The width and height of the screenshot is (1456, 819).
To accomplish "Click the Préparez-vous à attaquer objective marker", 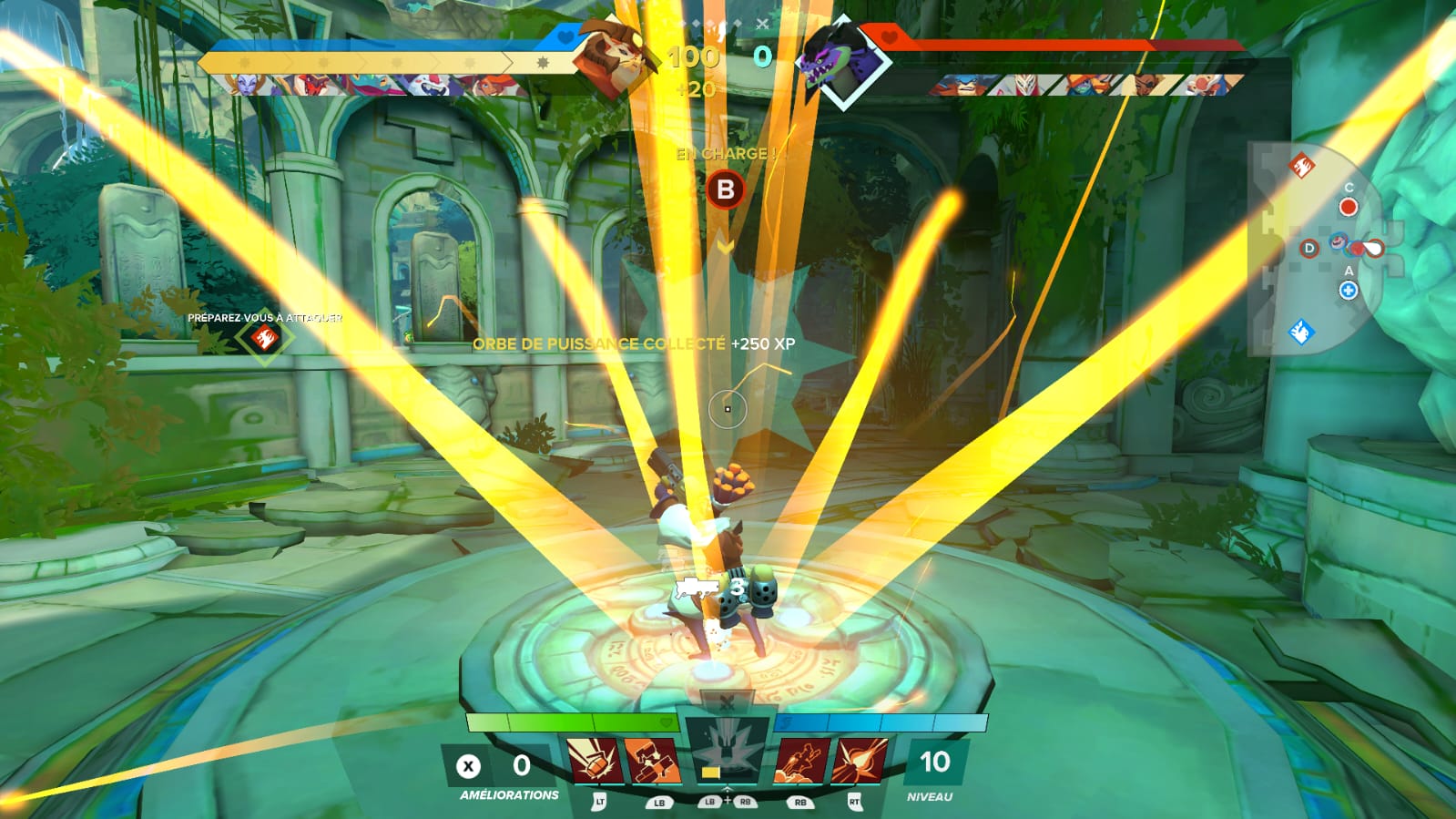I will pyautogui.click(x=264, y=338).
